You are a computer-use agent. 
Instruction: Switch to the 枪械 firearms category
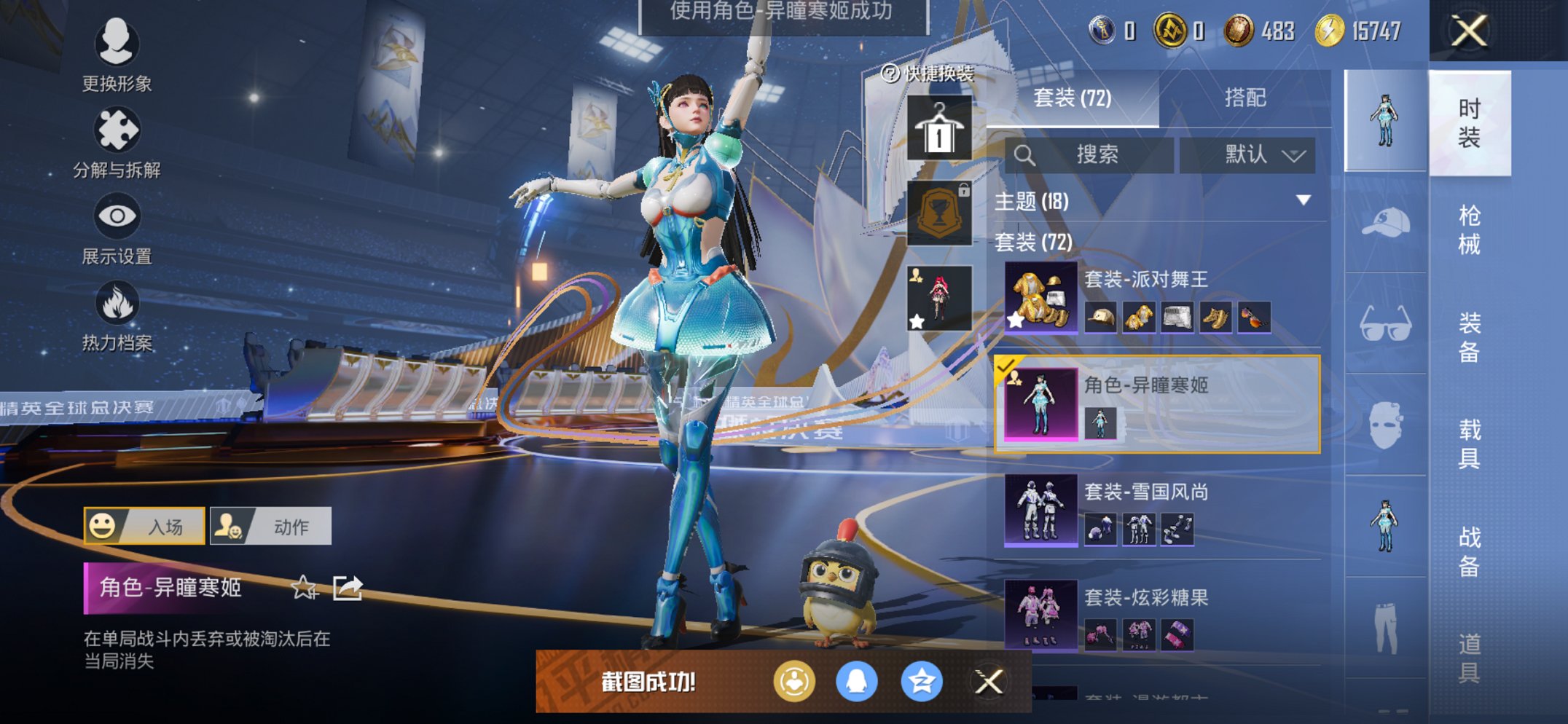(x=1469, y=230)
